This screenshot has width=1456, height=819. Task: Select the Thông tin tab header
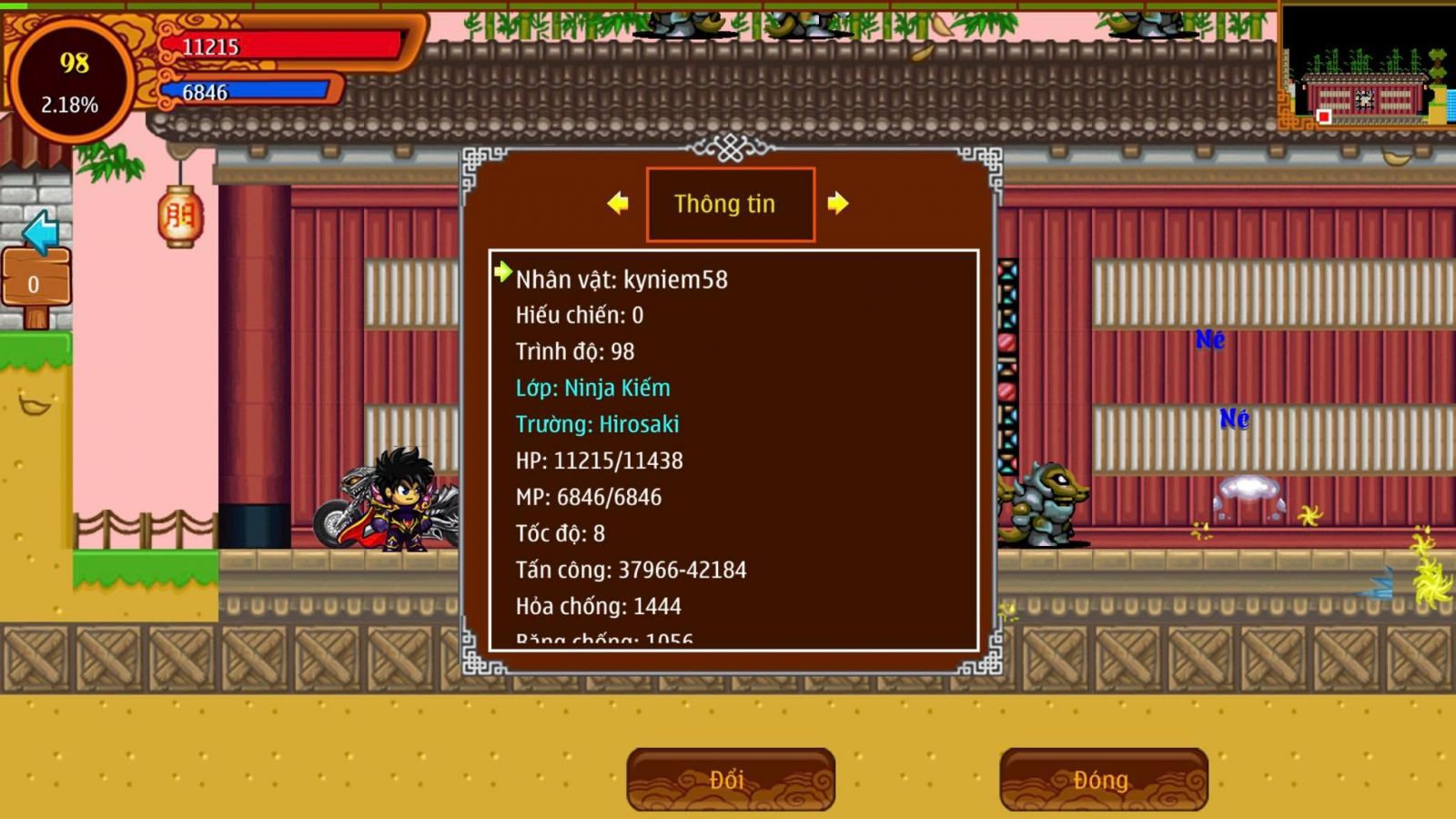(730, 204)
